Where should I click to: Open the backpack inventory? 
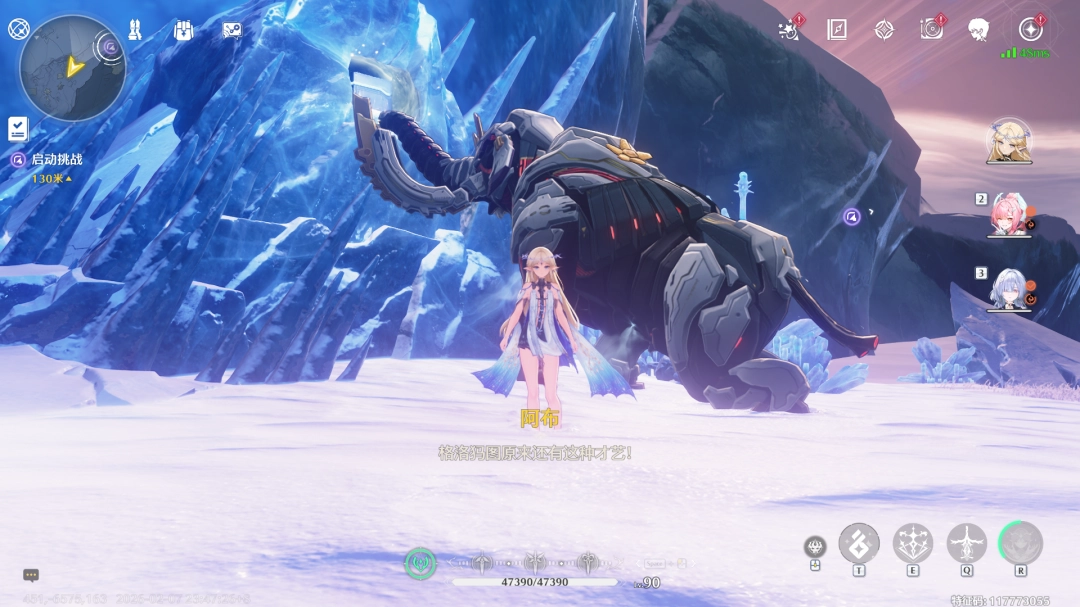[x=183, y=30]
